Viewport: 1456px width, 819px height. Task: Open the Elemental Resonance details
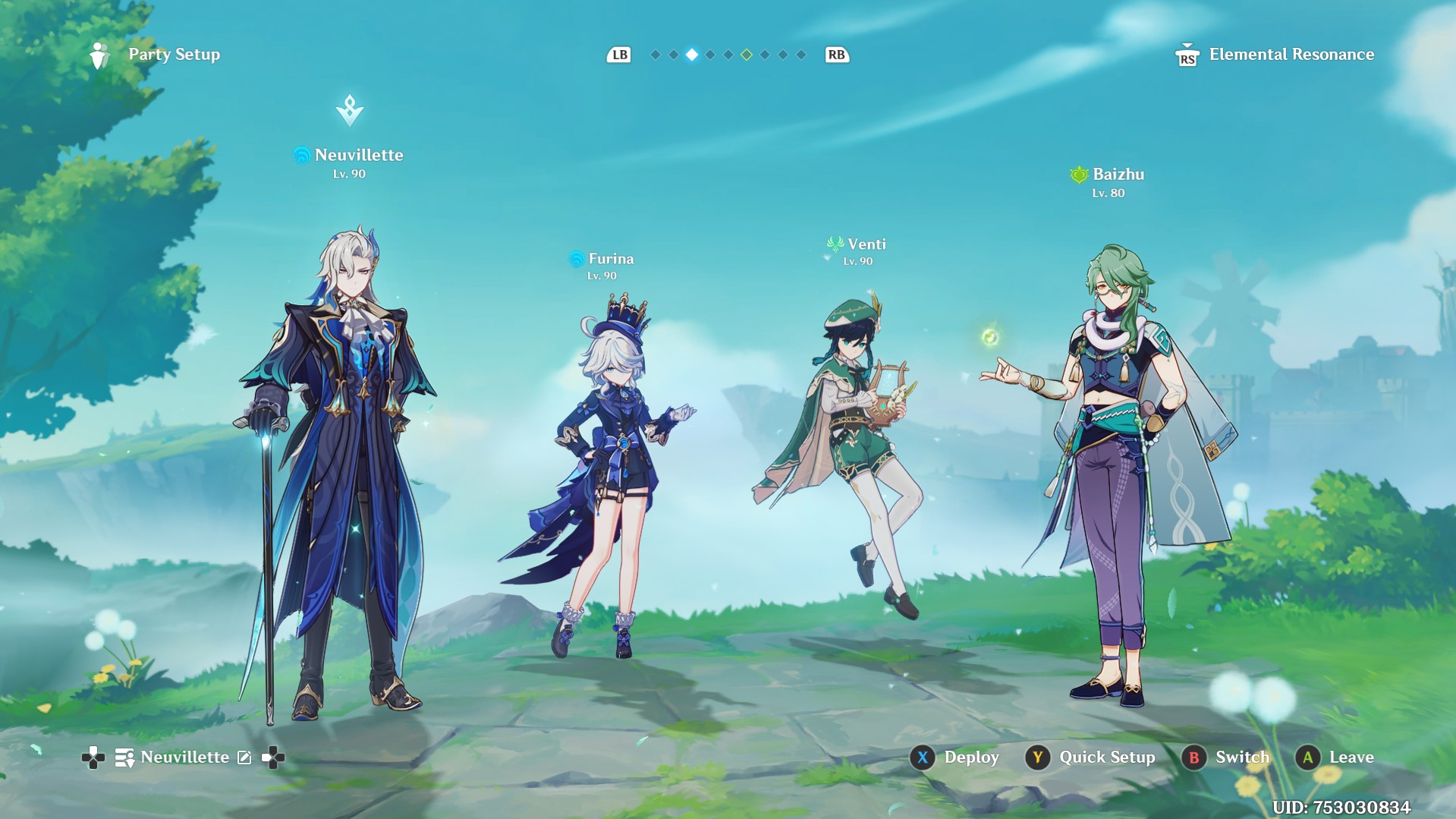[1290, 55]
